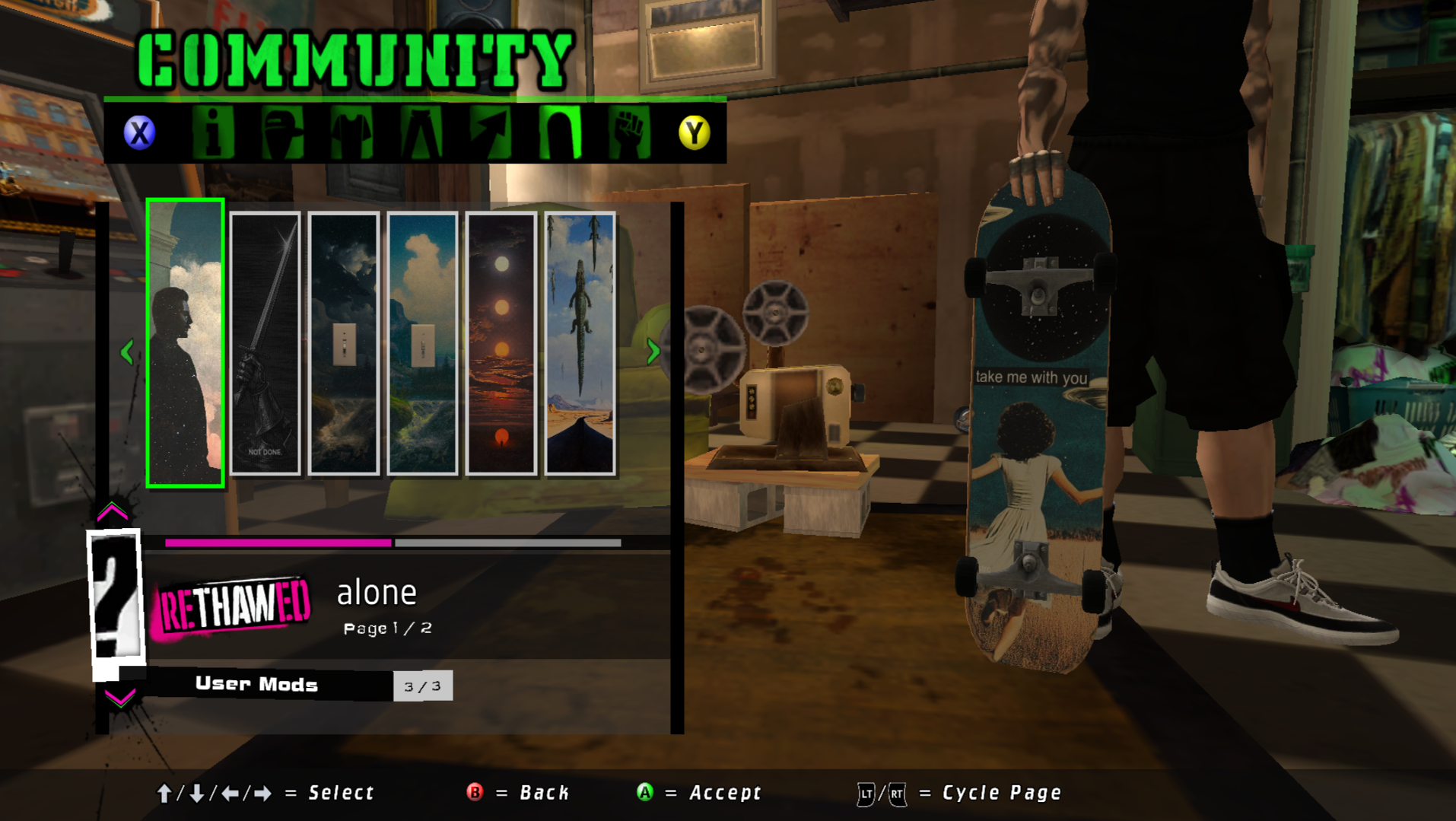Go to the previous deck page arrow

tap(127, 352)
